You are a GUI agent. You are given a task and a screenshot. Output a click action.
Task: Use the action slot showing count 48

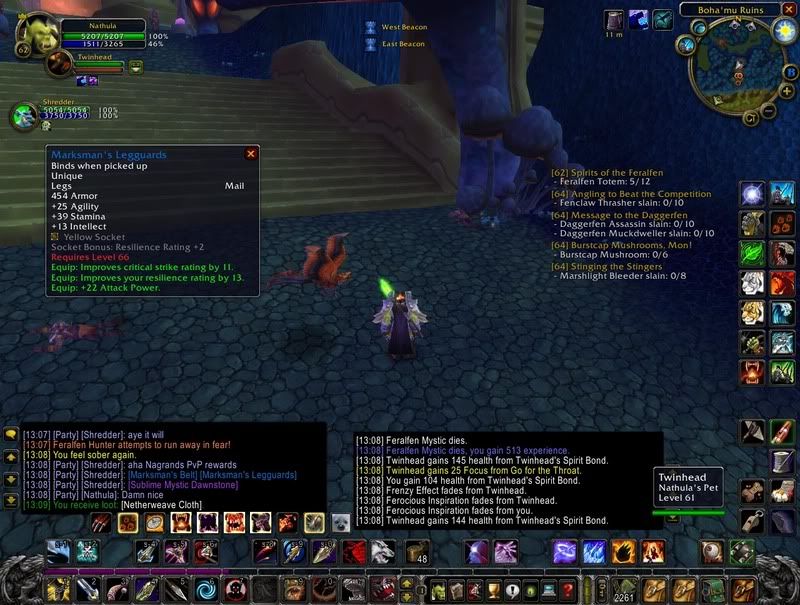pyautogui.click(x=417, y=552)
